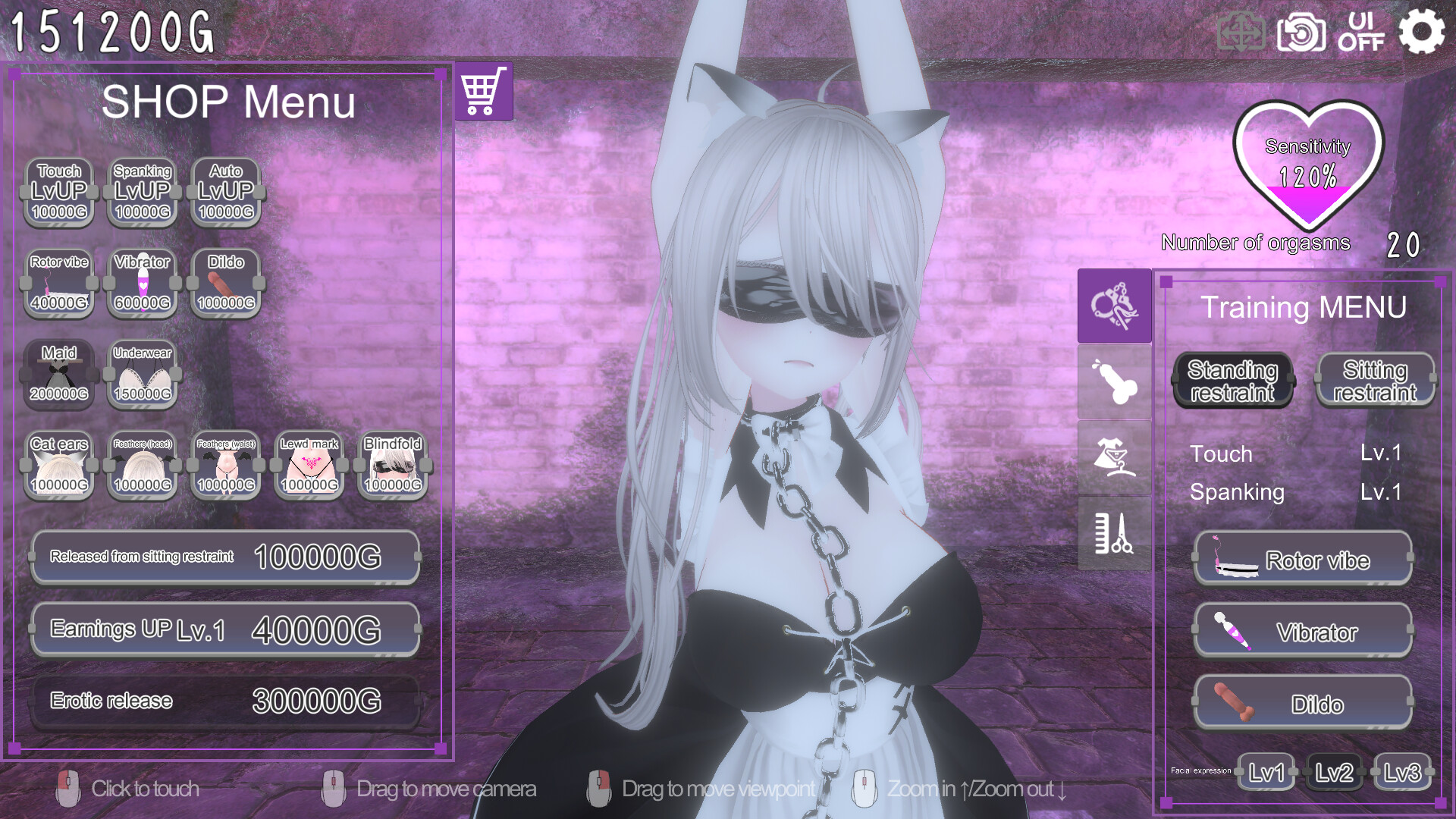Select the Standing restraint option
The width and height of the screenshot is (1456, 819).
[1232, 381]
